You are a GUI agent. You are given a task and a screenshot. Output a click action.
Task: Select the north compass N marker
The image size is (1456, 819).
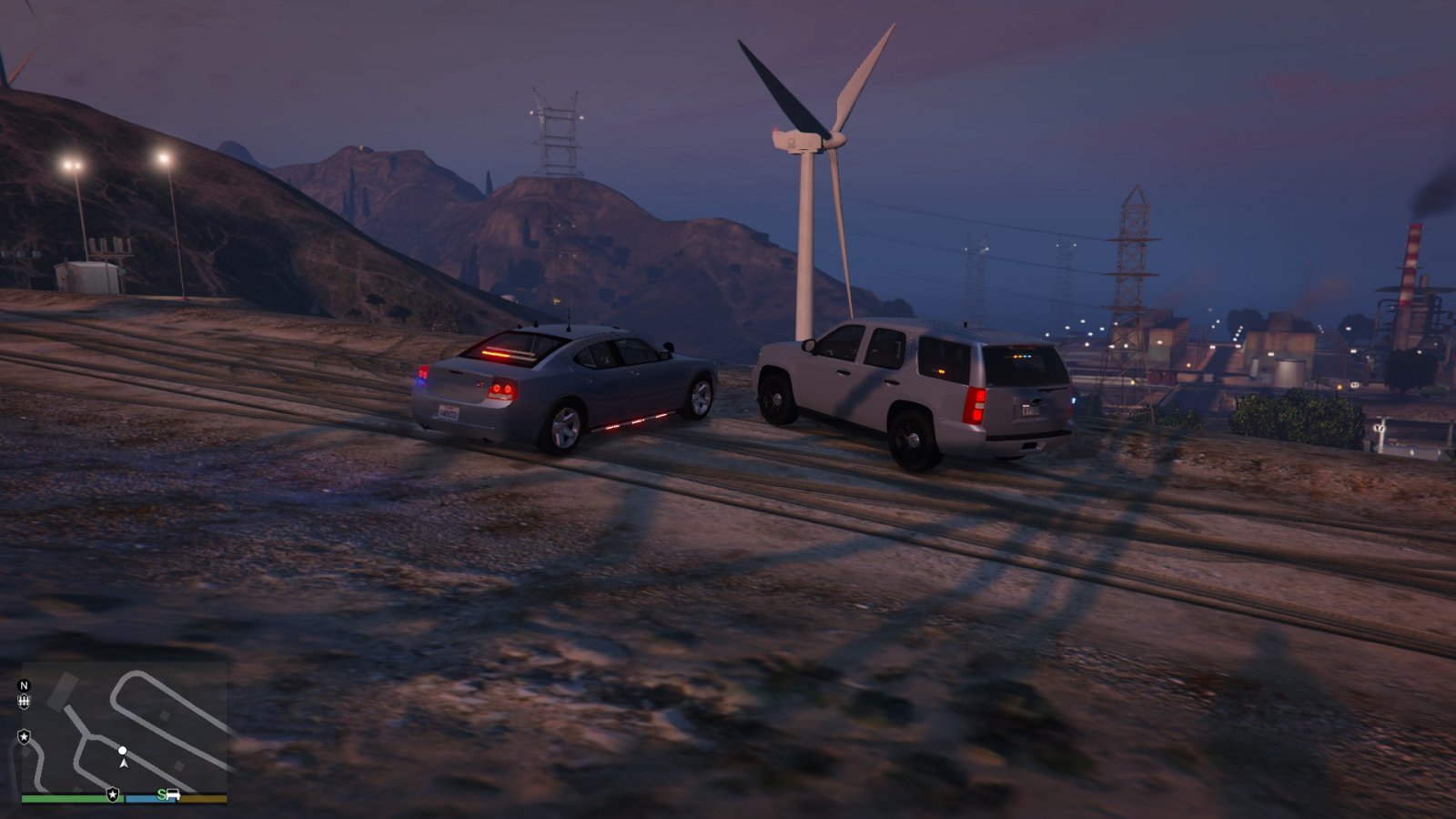(25, 685)
